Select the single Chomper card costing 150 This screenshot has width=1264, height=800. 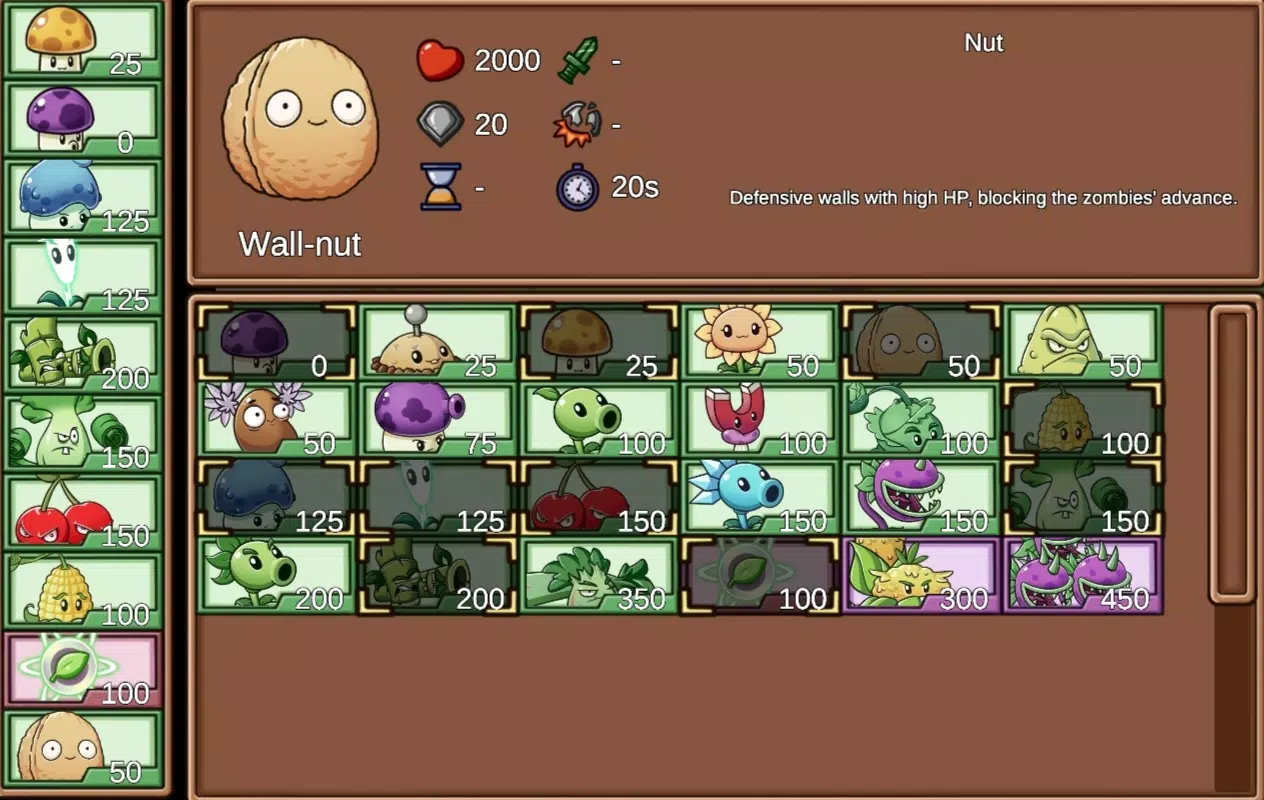(x=921, y=497)
